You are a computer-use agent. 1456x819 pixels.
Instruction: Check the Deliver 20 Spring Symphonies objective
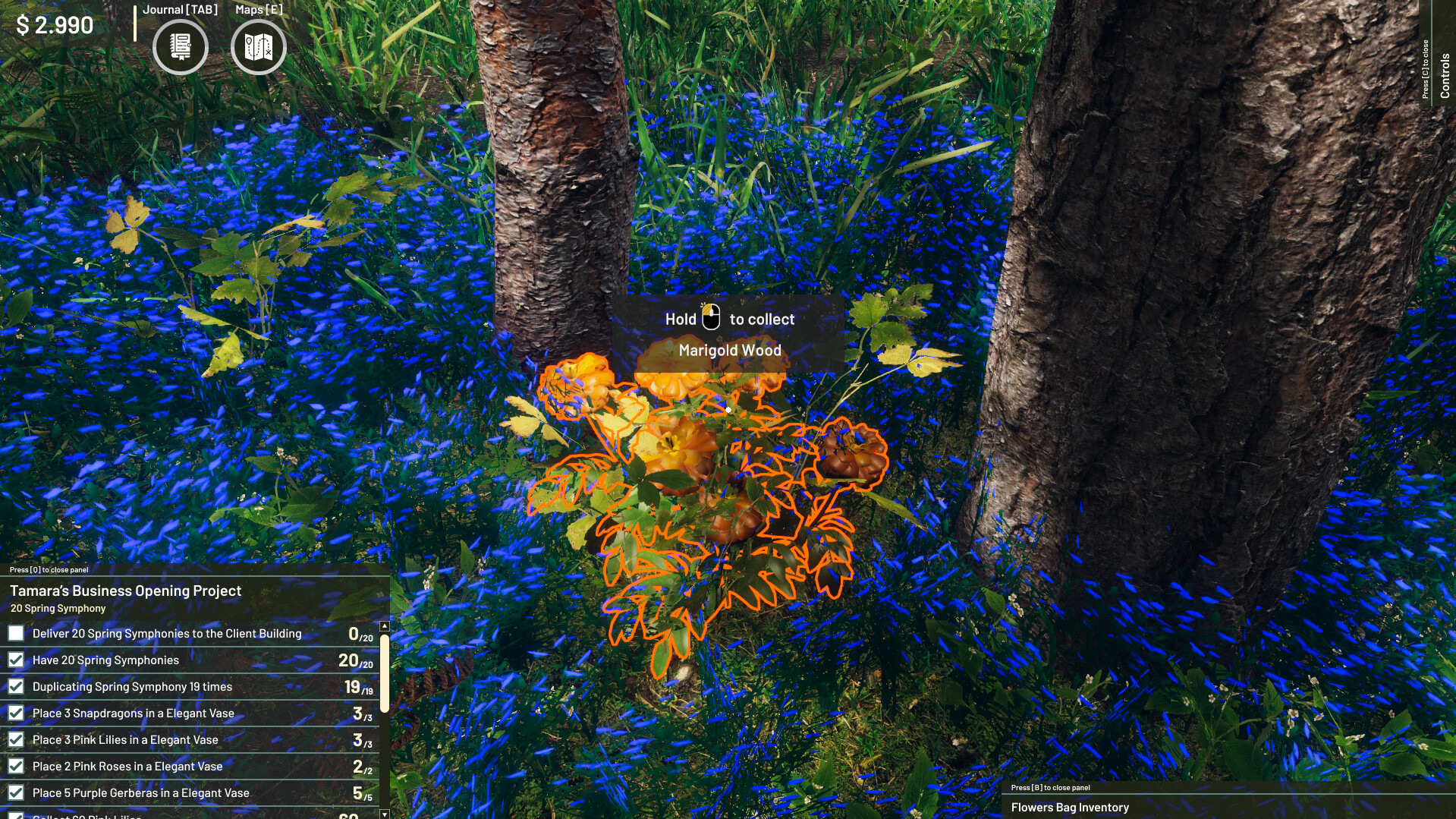16,632
